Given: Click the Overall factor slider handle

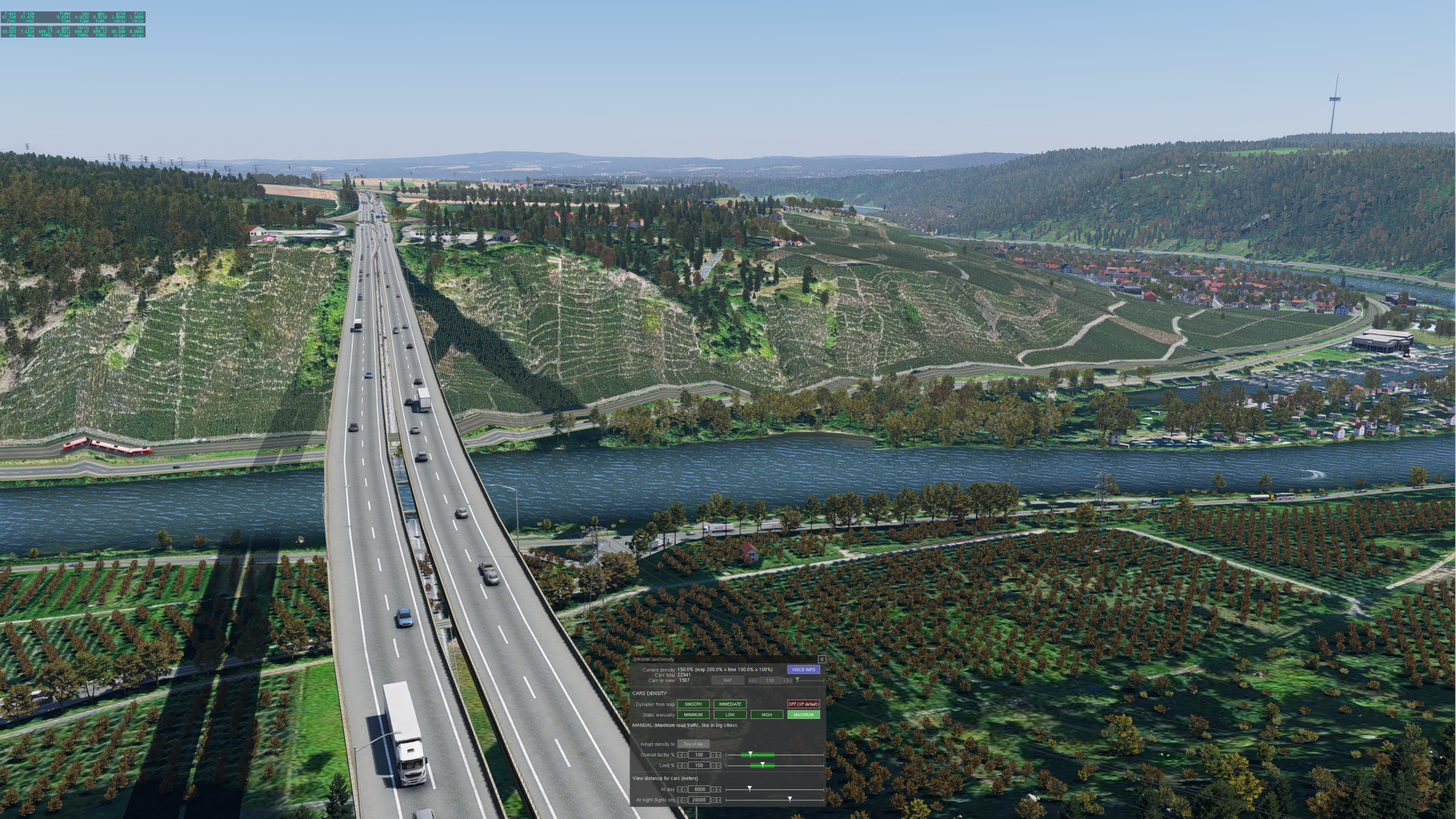Looking at the screenshot, I should pyautogui.click(x=750, y=754).
